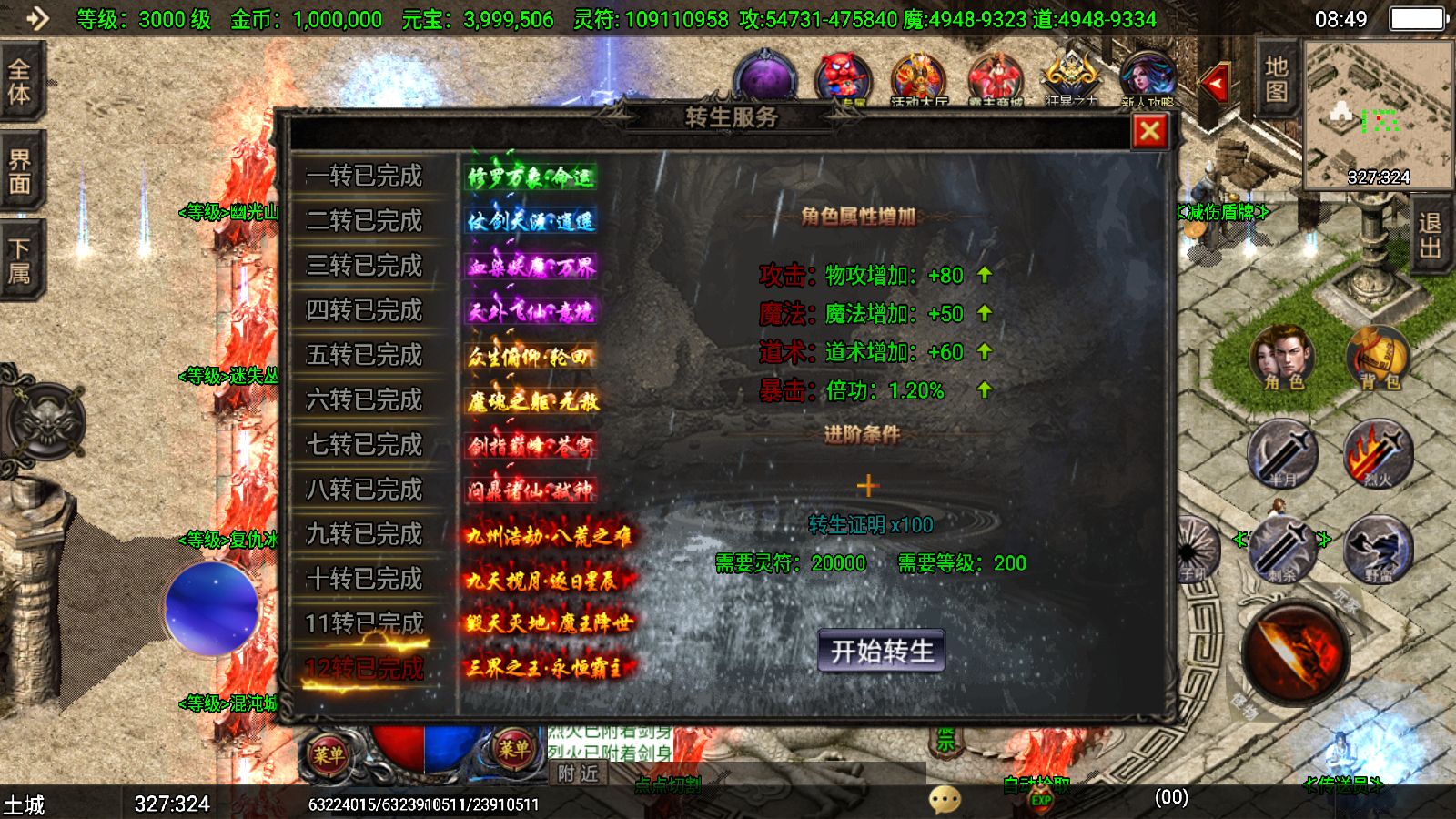
Task: Open the 新人攻略 newbie guide icon
Action: coord(1149,73)
